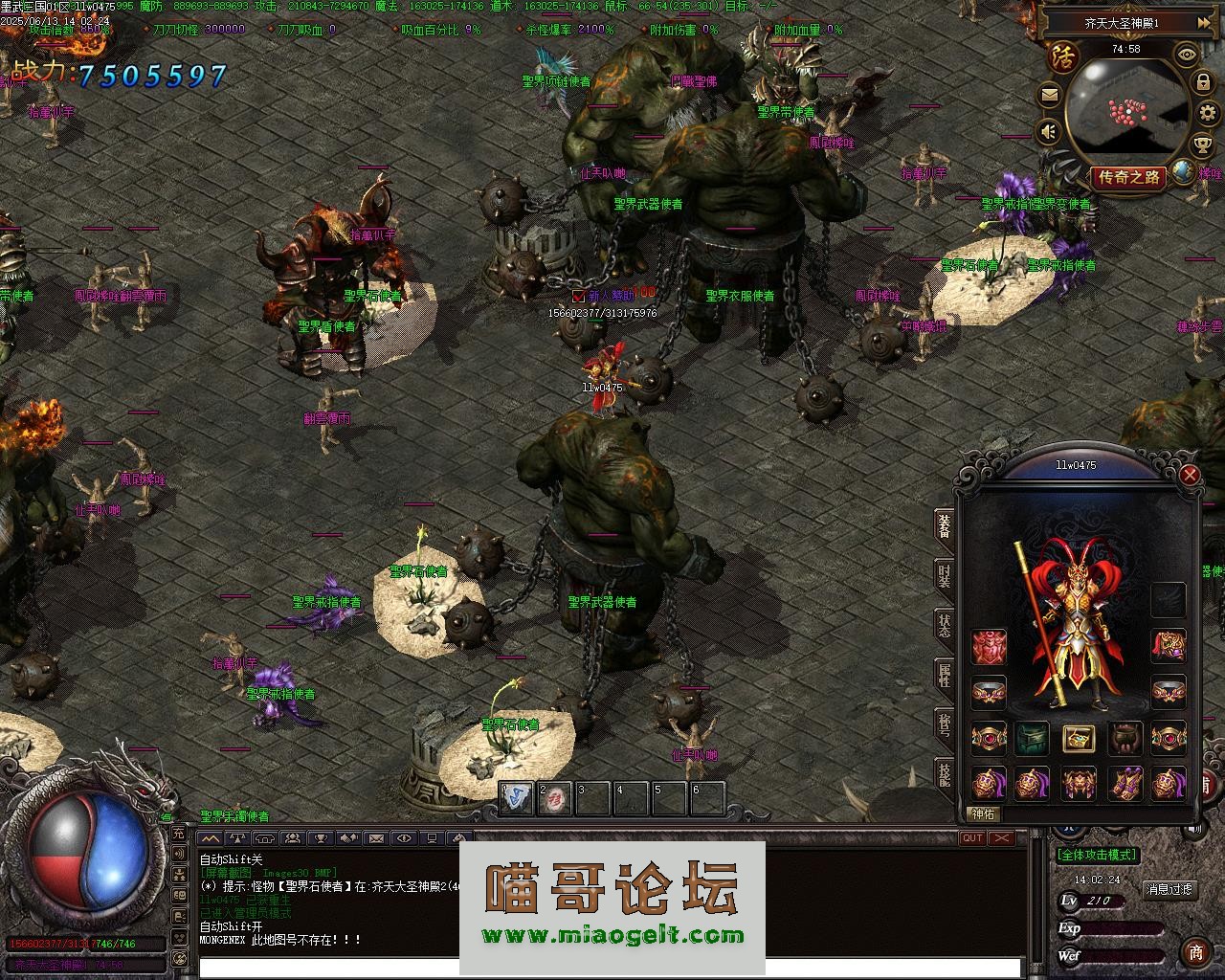The width and height of the screenshot is (1225, 980).
Task: Open the mail envelope icon
Action: [x=1050, y=96]
